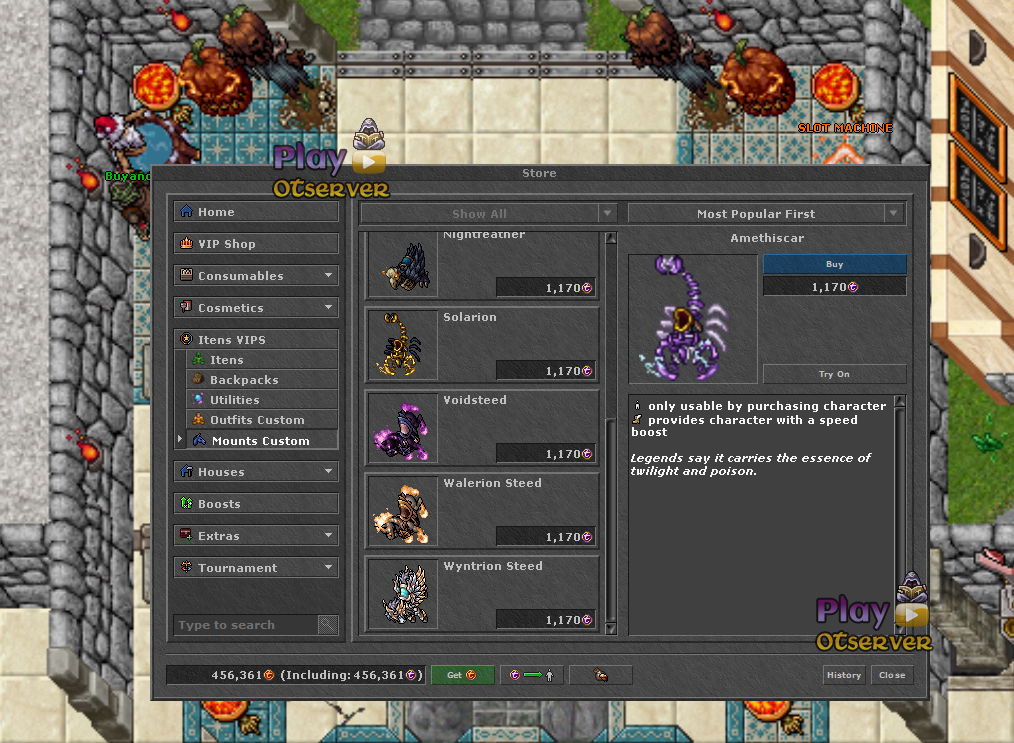Select the Solarion mount offer
The image size is (1014, 743).
click(483, 344)
